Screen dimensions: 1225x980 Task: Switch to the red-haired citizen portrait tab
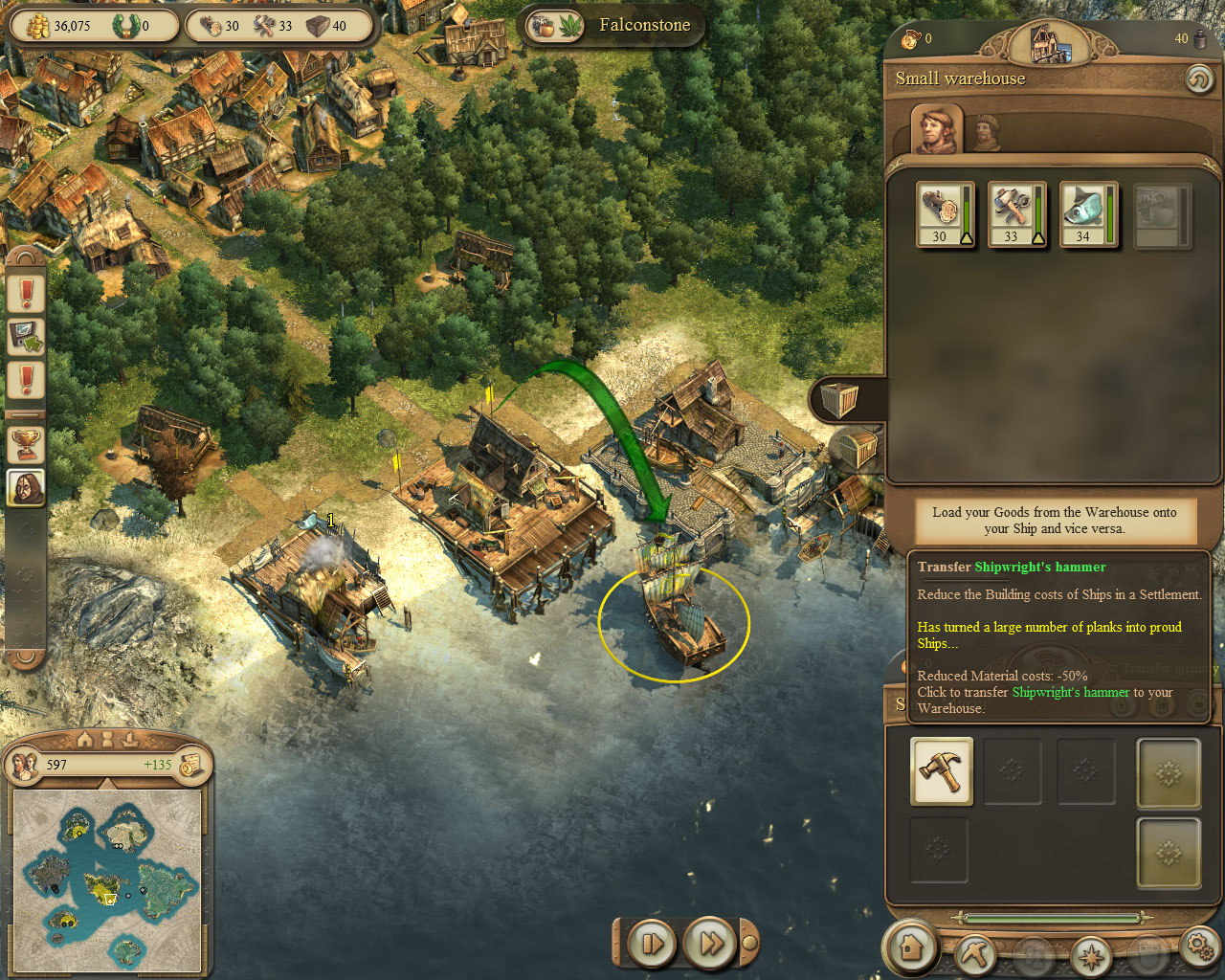click(x=937, y=130)
